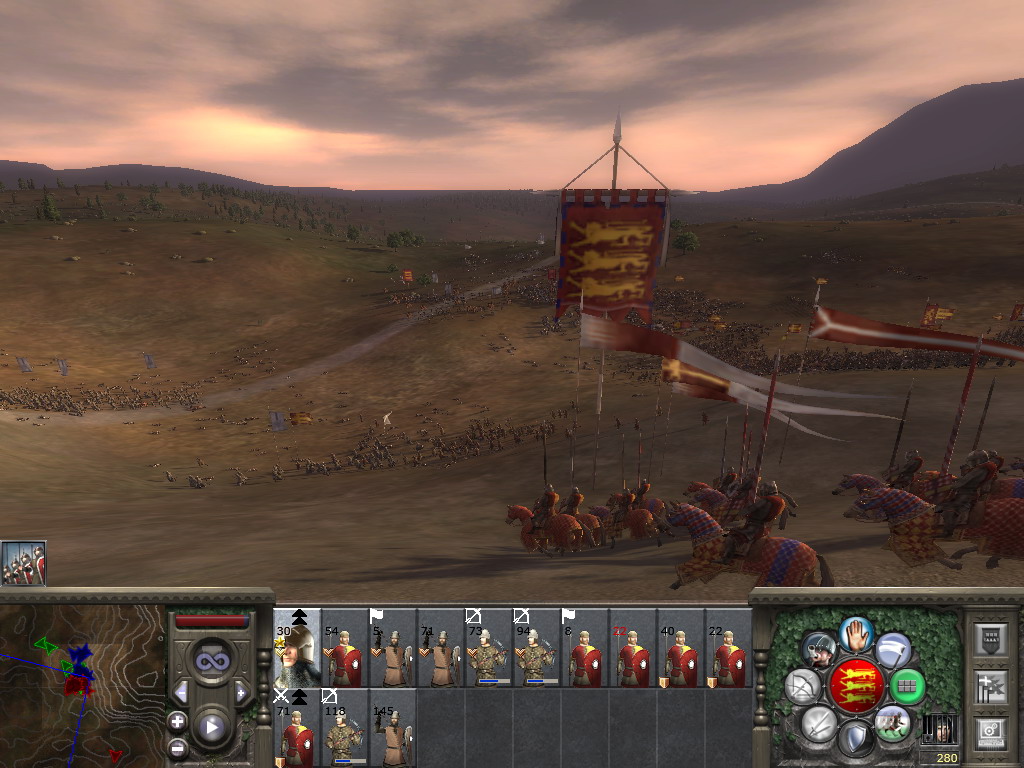This screenshot has height=768, width=1024.
Task: Resume battle with the play button
Action: pos(211,727)
